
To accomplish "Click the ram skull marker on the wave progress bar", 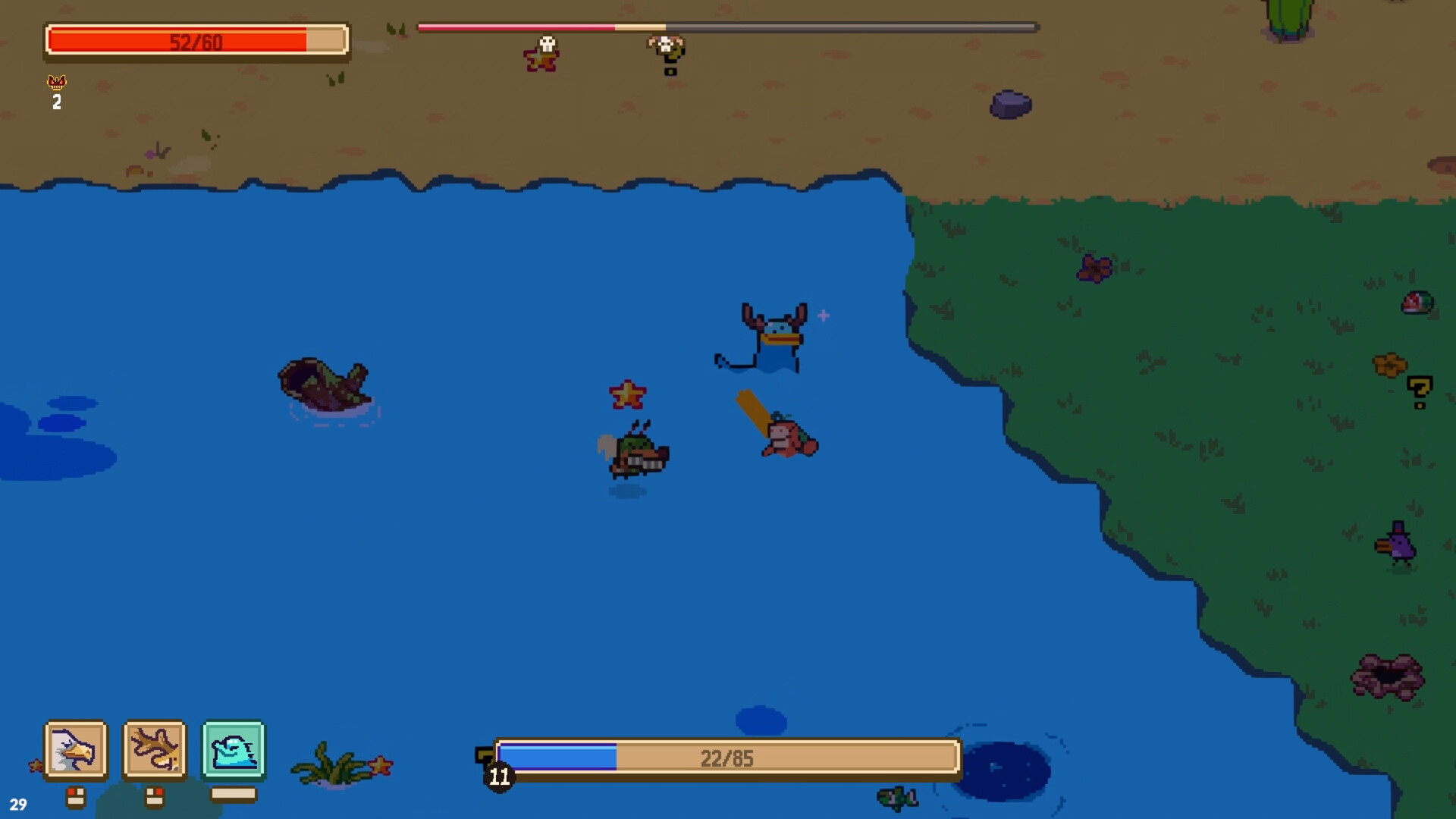I will click(x=666, y=49).
